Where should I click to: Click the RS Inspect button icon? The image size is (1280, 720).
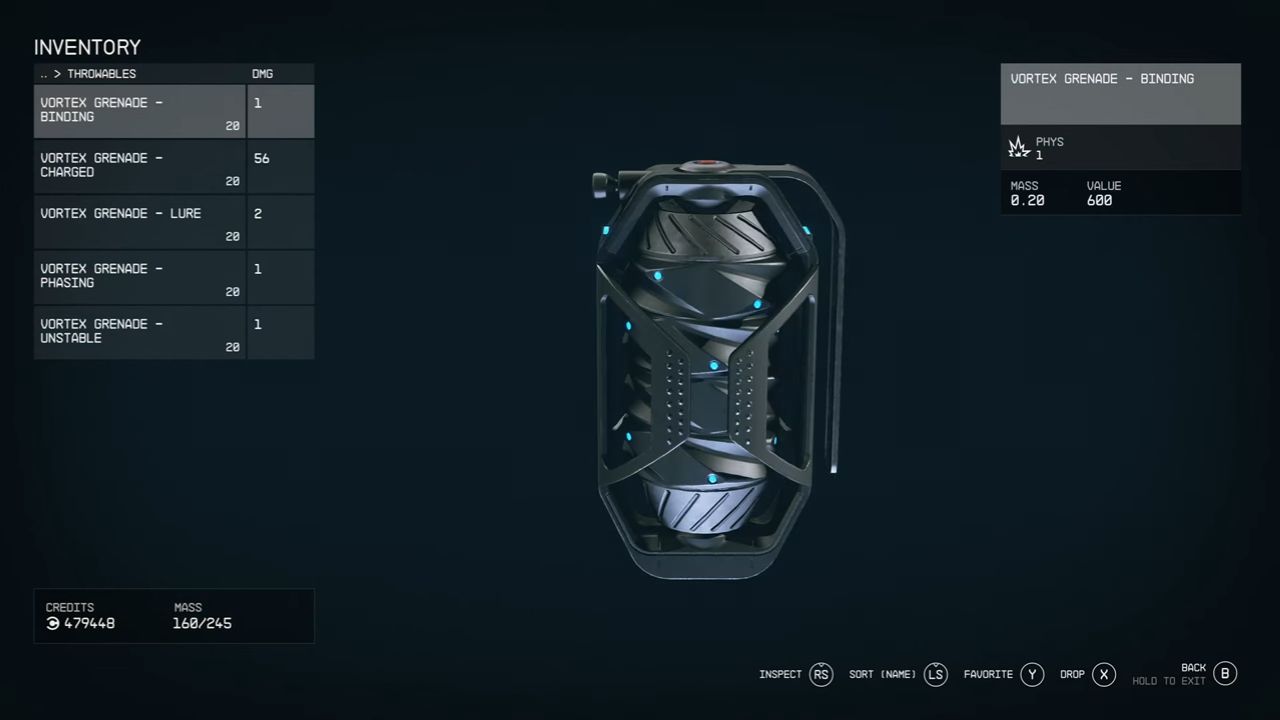click(x=821, y=674)
